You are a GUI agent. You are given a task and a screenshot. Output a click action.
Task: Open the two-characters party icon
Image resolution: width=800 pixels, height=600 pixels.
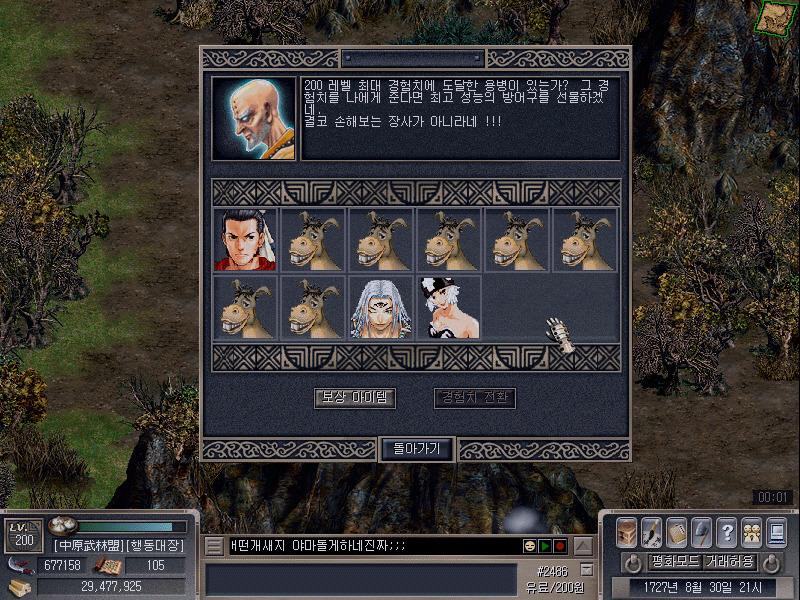tap(752, 530)
